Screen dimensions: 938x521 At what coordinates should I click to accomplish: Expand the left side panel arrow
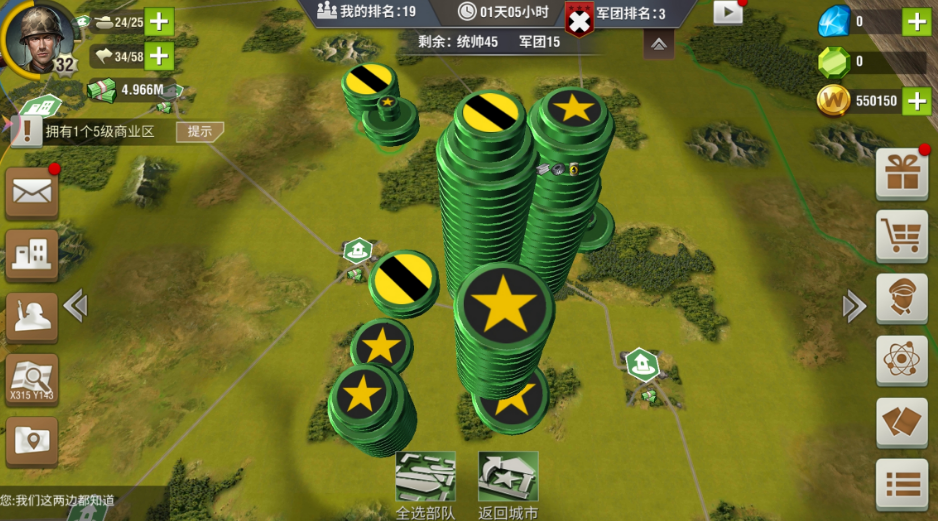[75, 306]
